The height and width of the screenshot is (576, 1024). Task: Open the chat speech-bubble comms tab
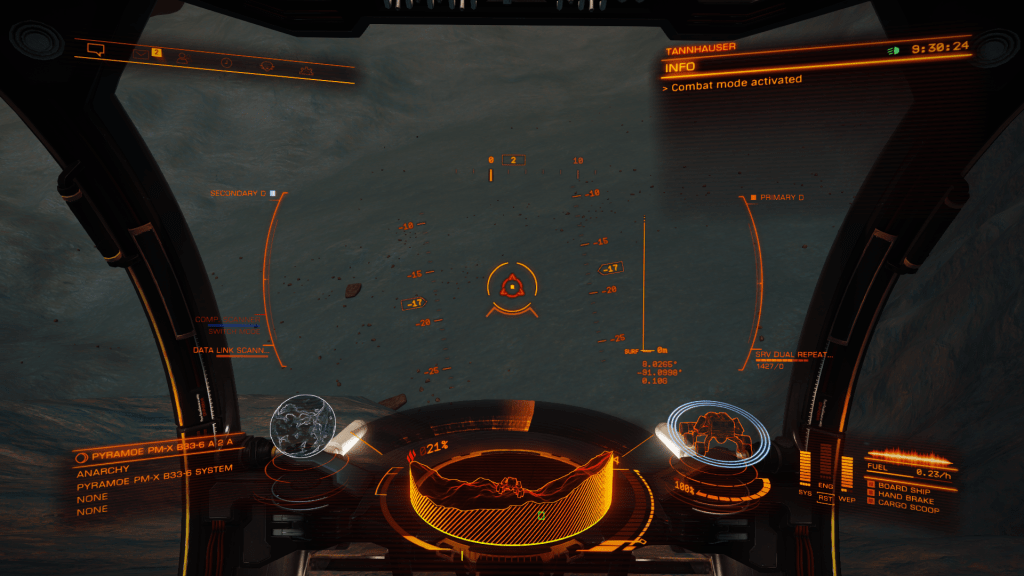pos(96,48)
